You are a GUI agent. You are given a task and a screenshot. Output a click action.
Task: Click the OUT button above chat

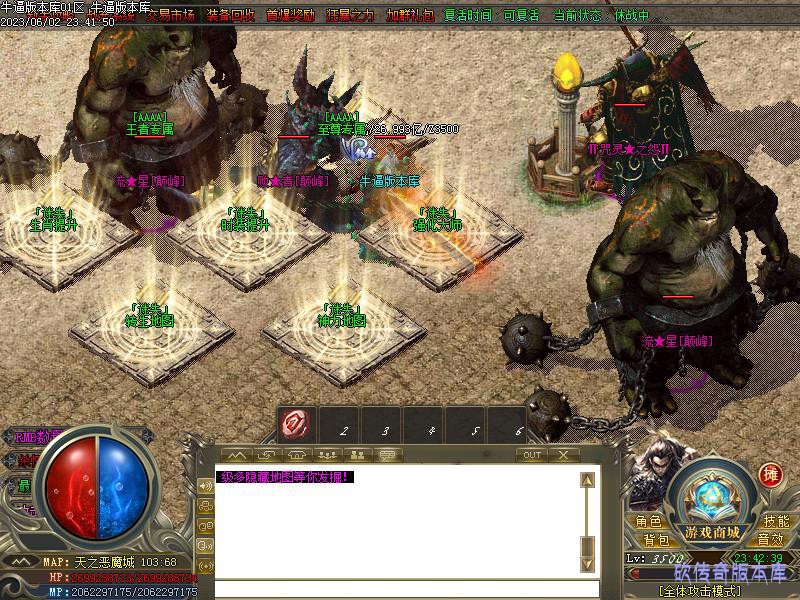532,455
